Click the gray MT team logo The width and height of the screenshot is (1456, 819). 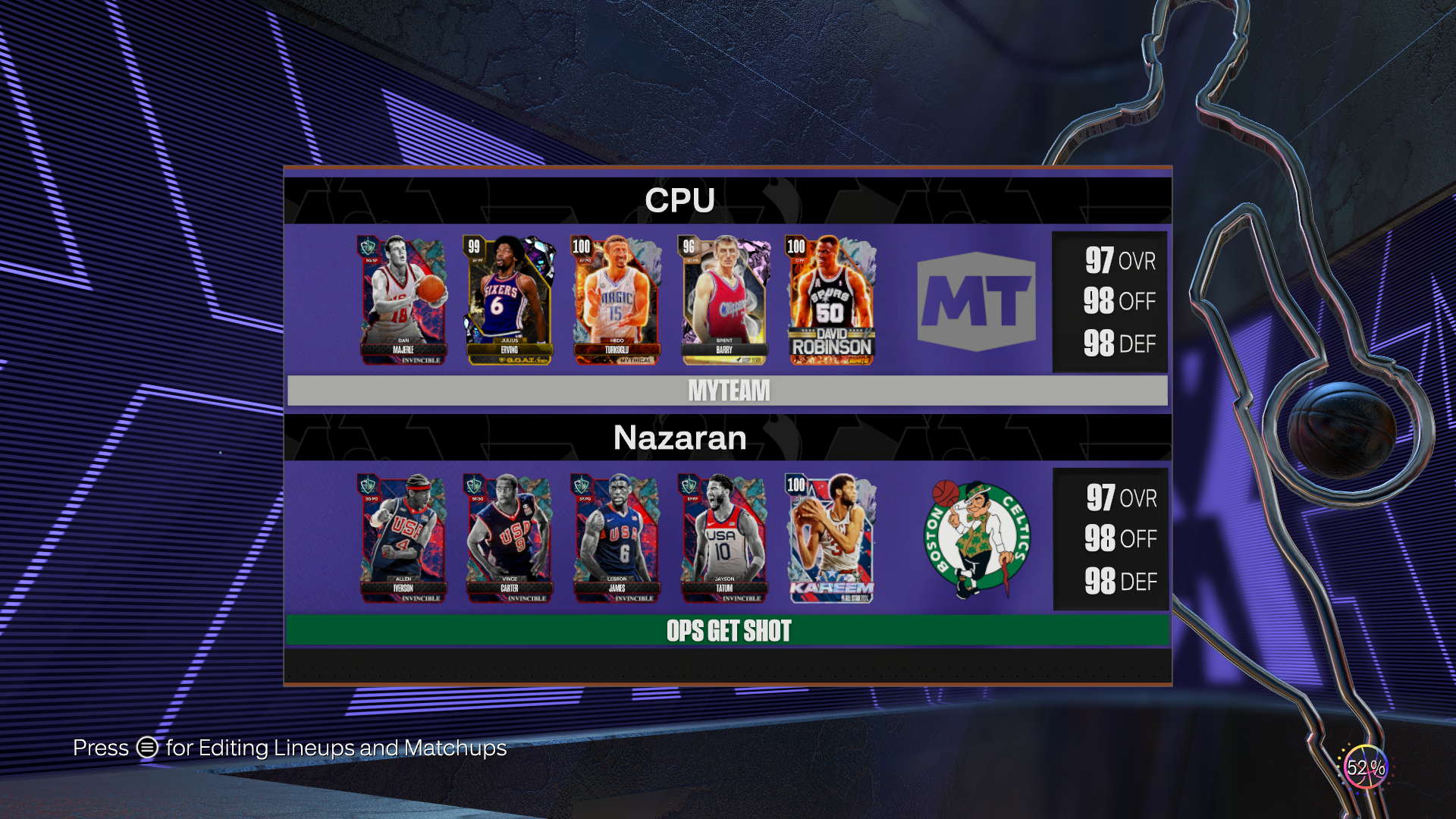[976, 302]
